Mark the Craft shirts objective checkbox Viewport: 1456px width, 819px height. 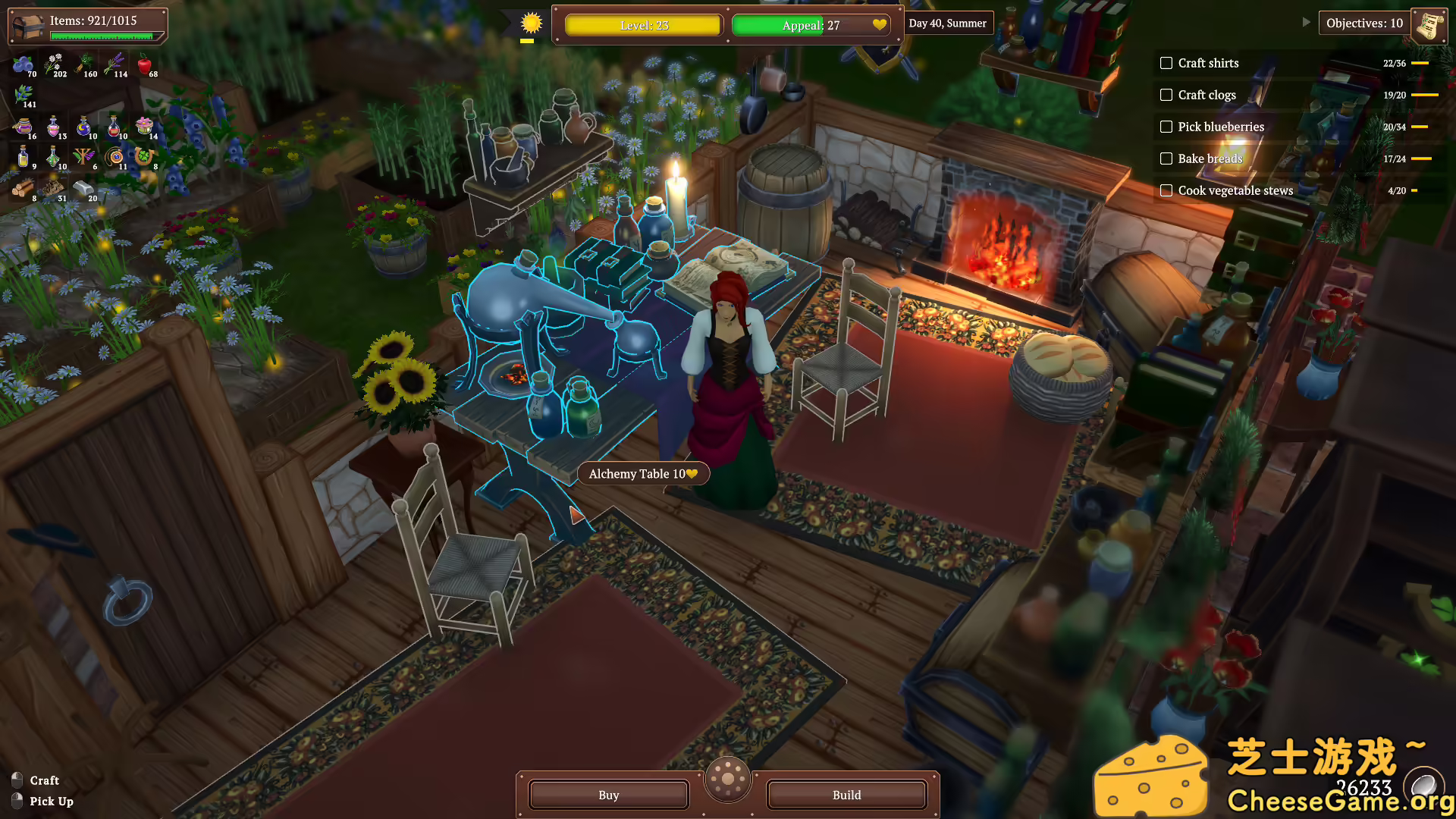coord(1166,63)
